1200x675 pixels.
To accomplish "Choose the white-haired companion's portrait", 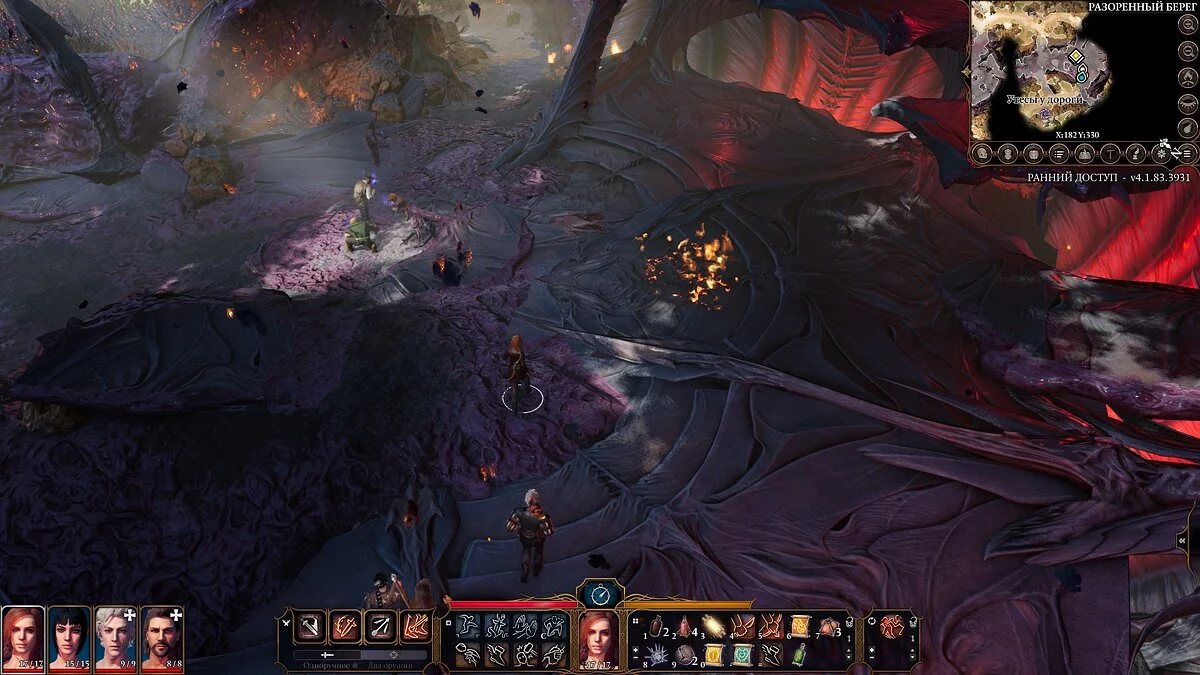I will coord(115,637).
